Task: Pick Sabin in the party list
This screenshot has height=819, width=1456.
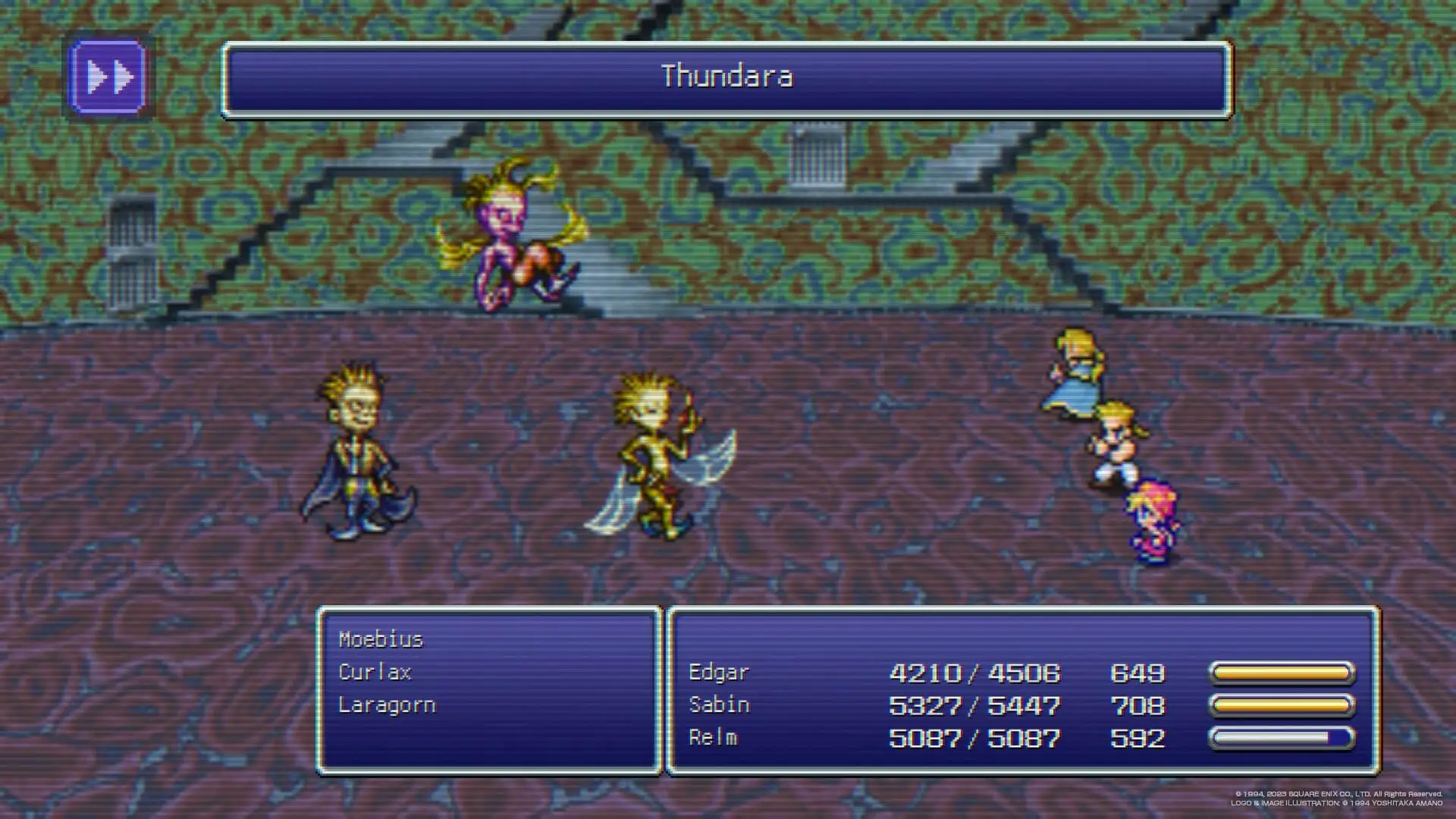Action: 719,705
